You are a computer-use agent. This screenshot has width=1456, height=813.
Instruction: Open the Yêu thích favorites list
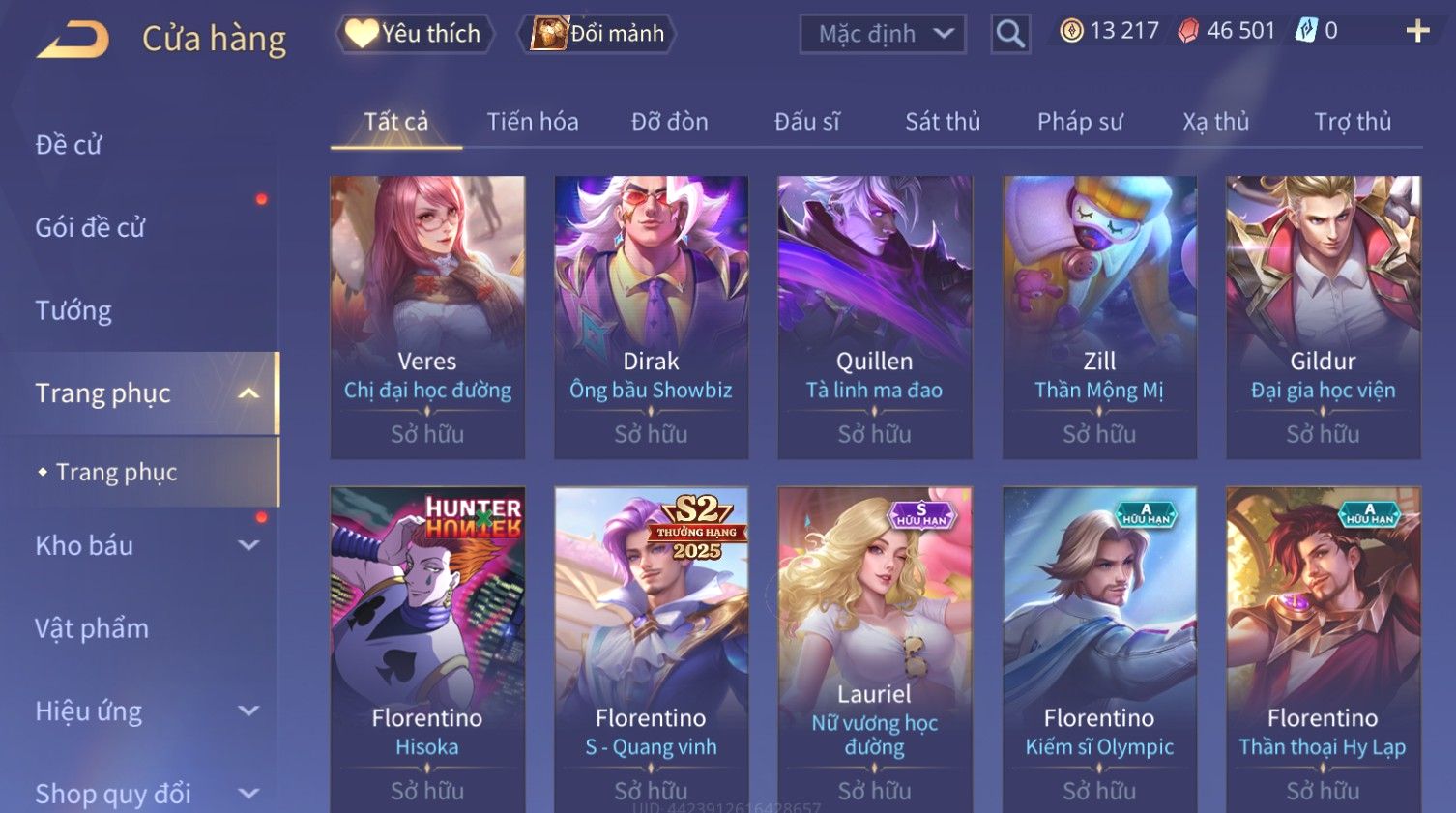(x=415, y=34)
